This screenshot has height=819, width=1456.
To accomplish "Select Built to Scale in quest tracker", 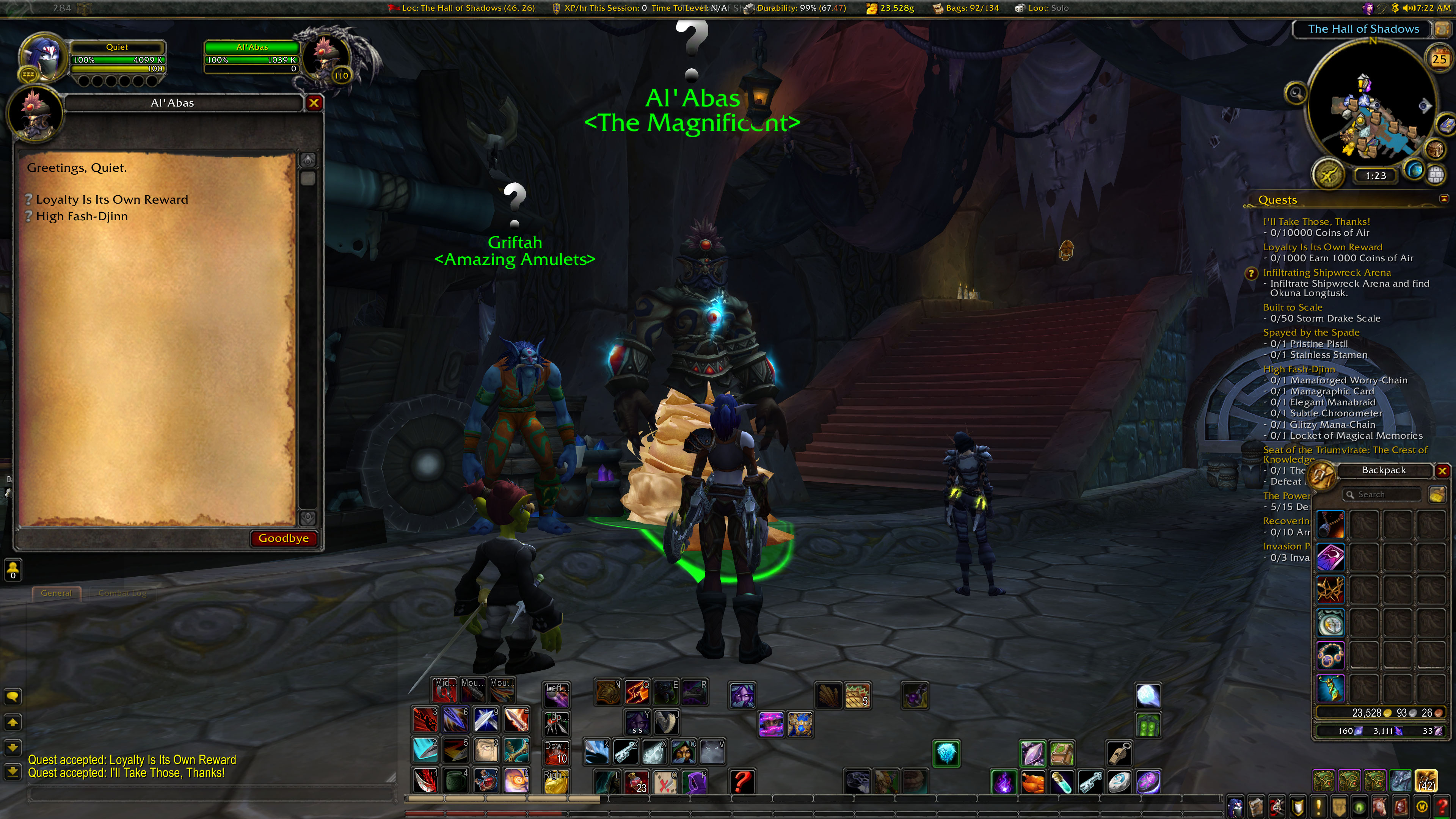I will tap(1292, 308).
